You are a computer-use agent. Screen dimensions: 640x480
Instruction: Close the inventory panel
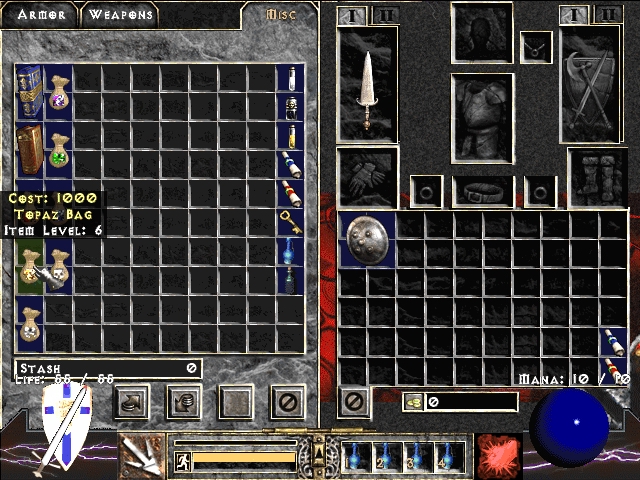[x=352, y=403]
